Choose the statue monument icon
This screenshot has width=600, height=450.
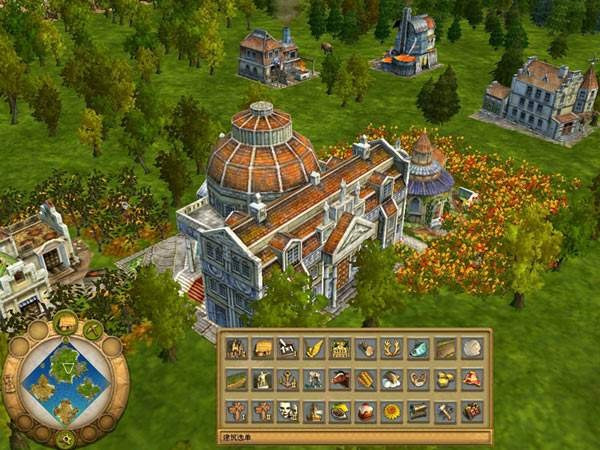click(262, 379)
